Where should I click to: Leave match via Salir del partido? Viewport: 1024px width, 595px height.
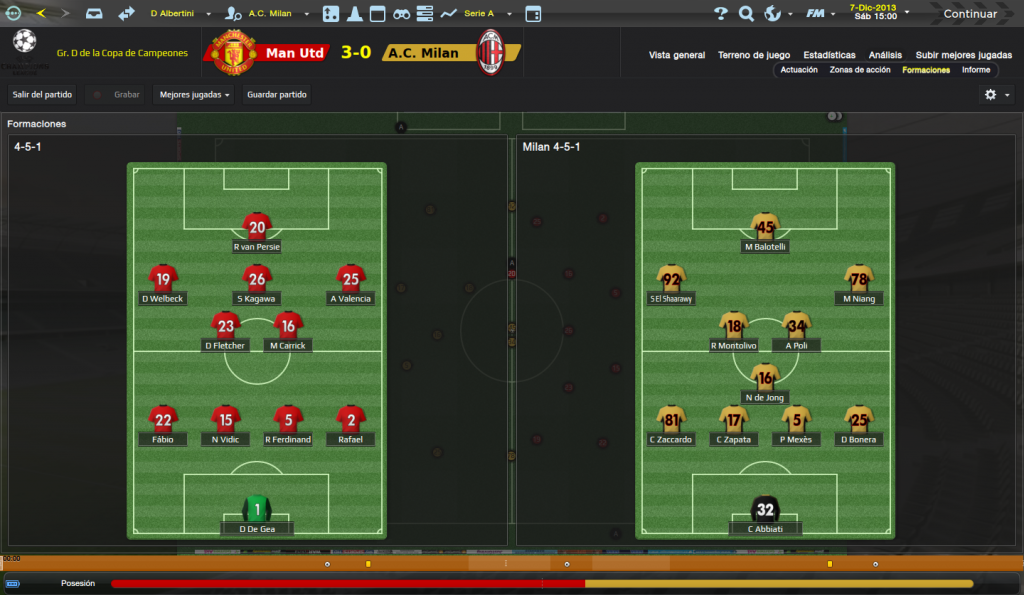(x=42, y=95)
